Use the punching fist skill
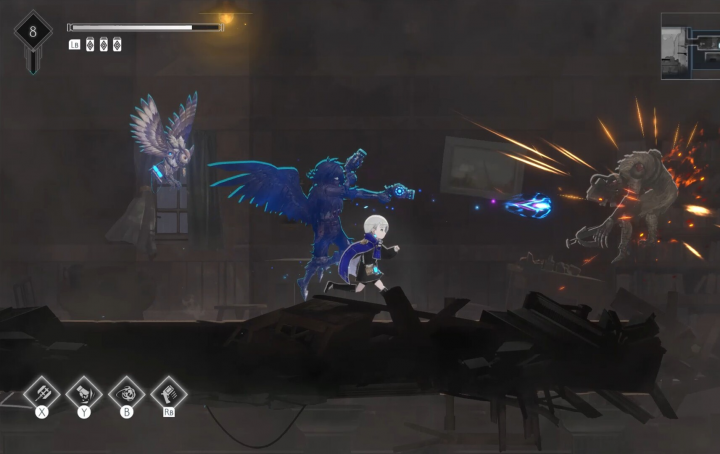Viewport: 720px width, 454px height. 84,390
